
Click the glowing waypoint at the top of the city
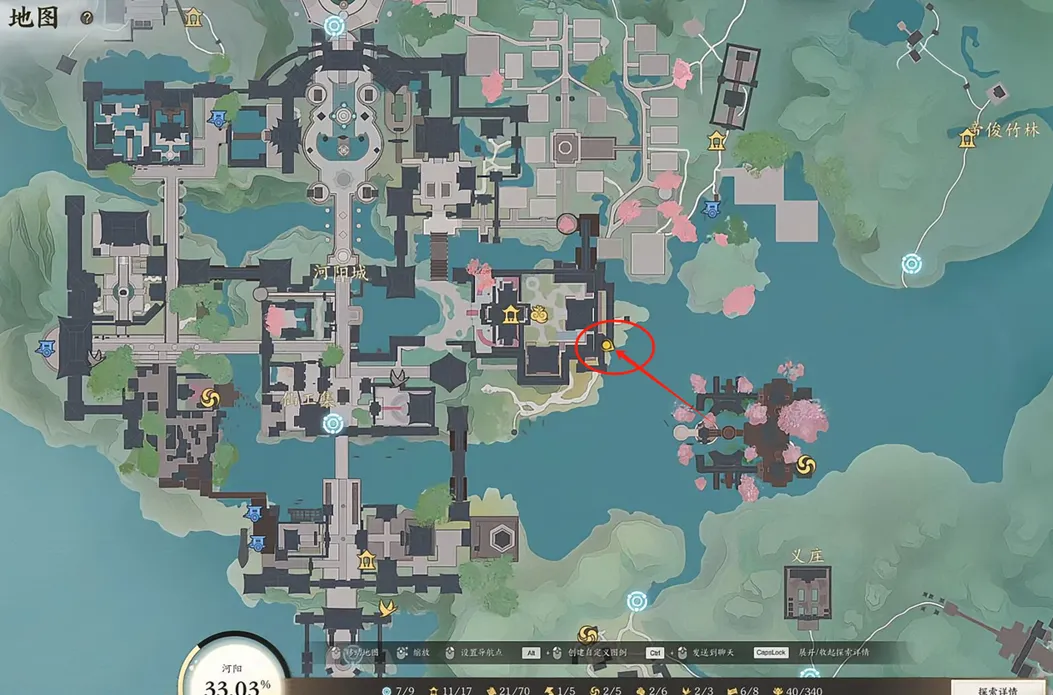pos(334,27)
